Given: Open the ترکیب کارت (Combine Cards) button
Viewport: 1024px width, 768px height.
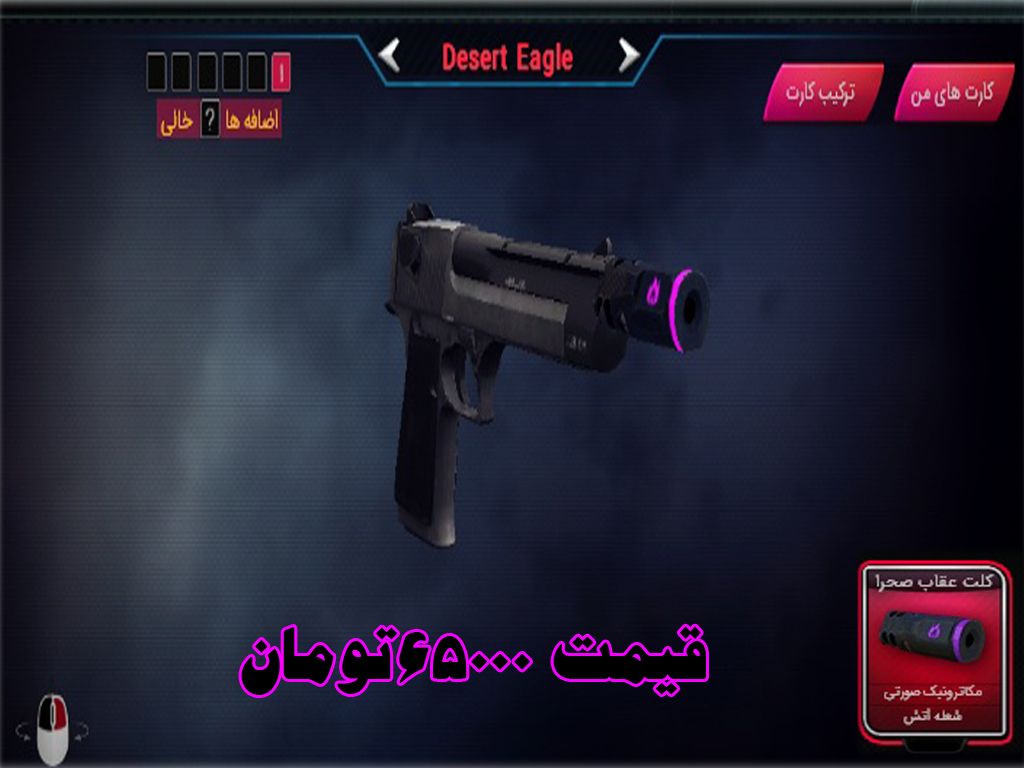Looking at the screenshot, I should 822,94.
